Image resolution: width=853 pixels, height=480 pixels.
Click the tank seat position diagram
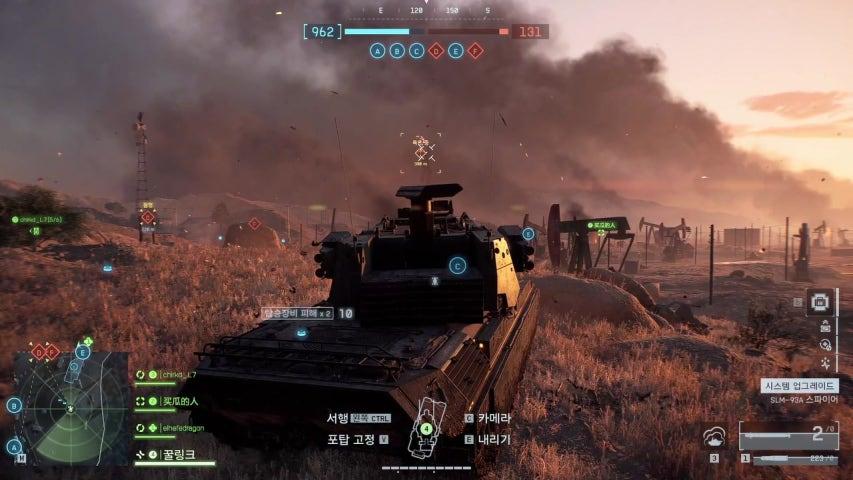427,425
